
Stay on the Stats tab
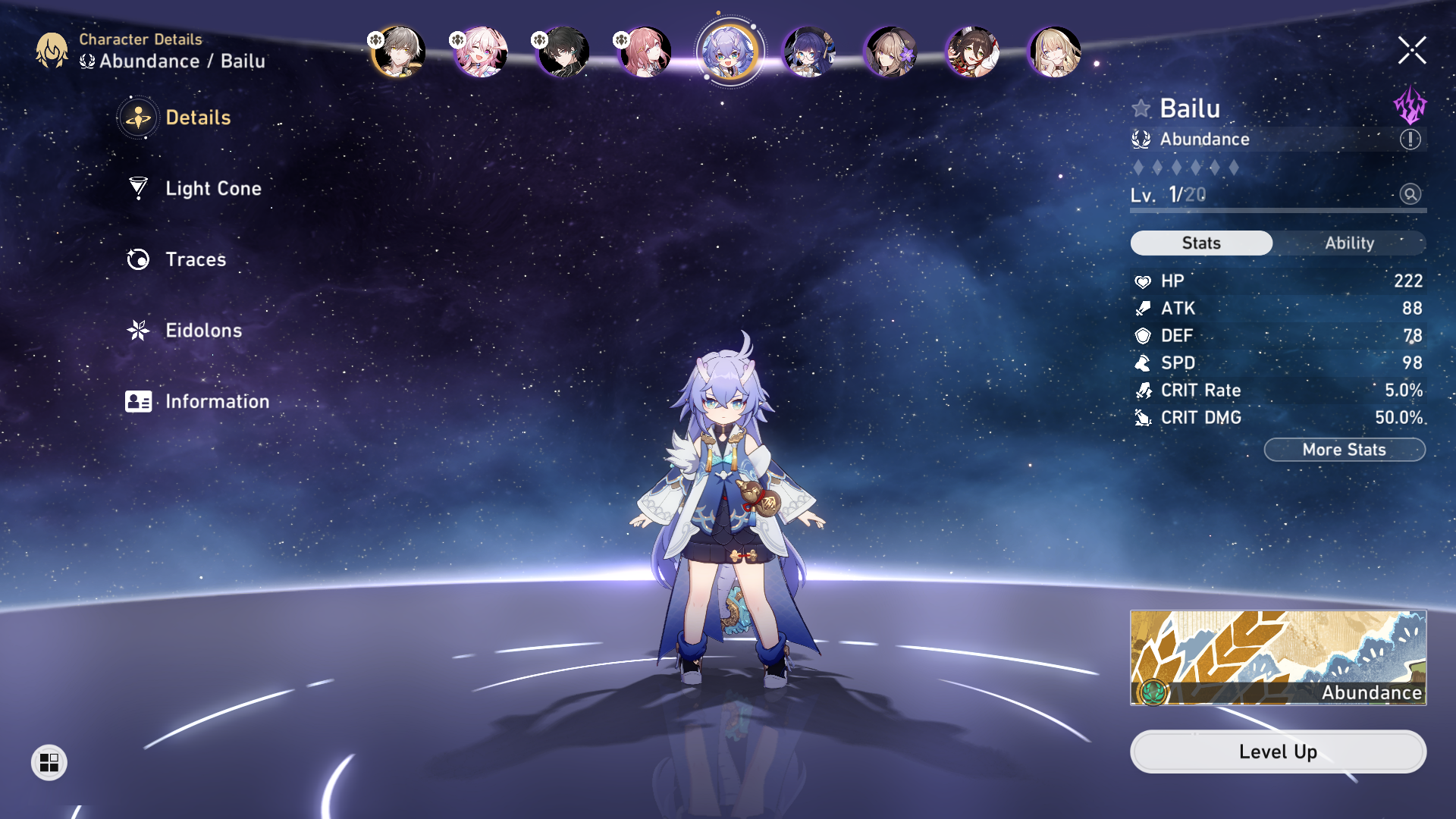click(1201, 243)
